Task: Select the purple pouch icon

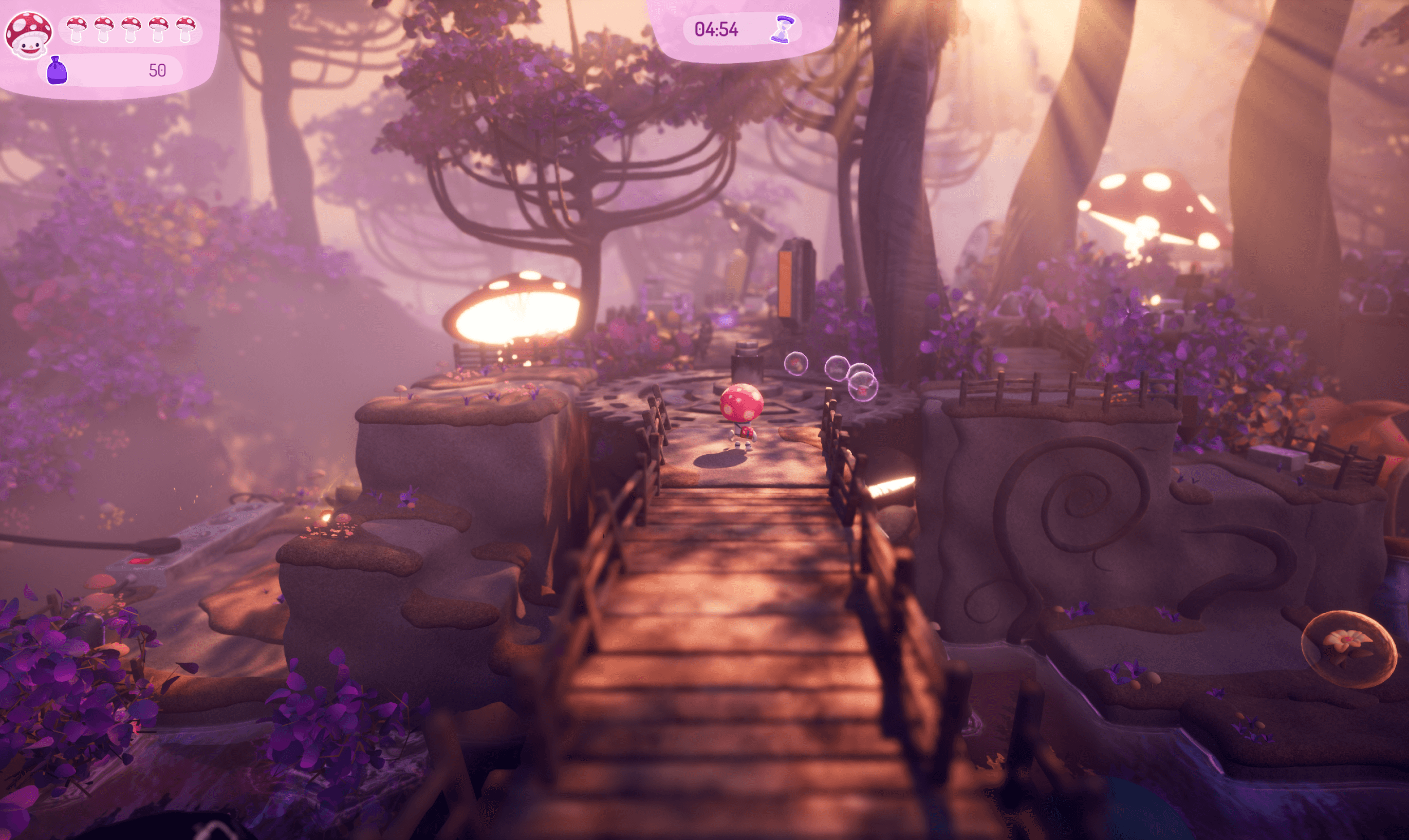Action: [57, 71]
